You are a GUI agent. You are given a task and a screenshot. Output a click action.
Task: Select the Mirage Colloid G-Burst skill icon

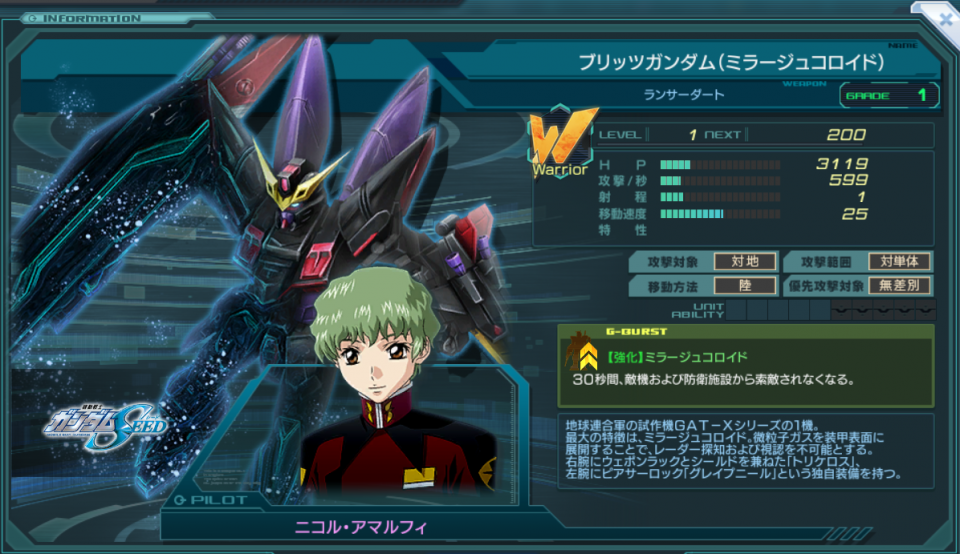(582, 353)
